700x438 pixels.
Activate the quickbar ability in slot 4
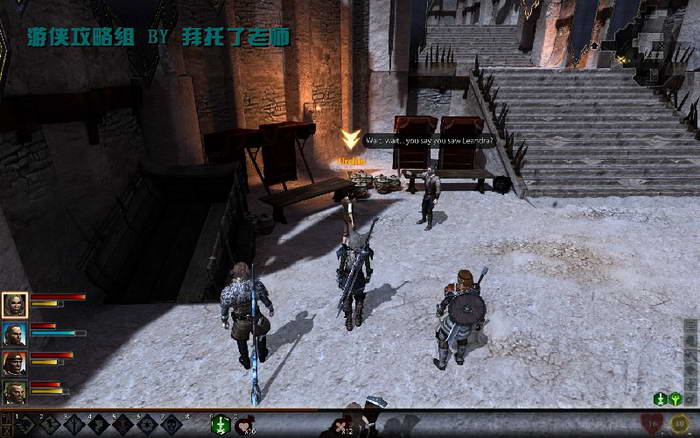tap(99, 425)
